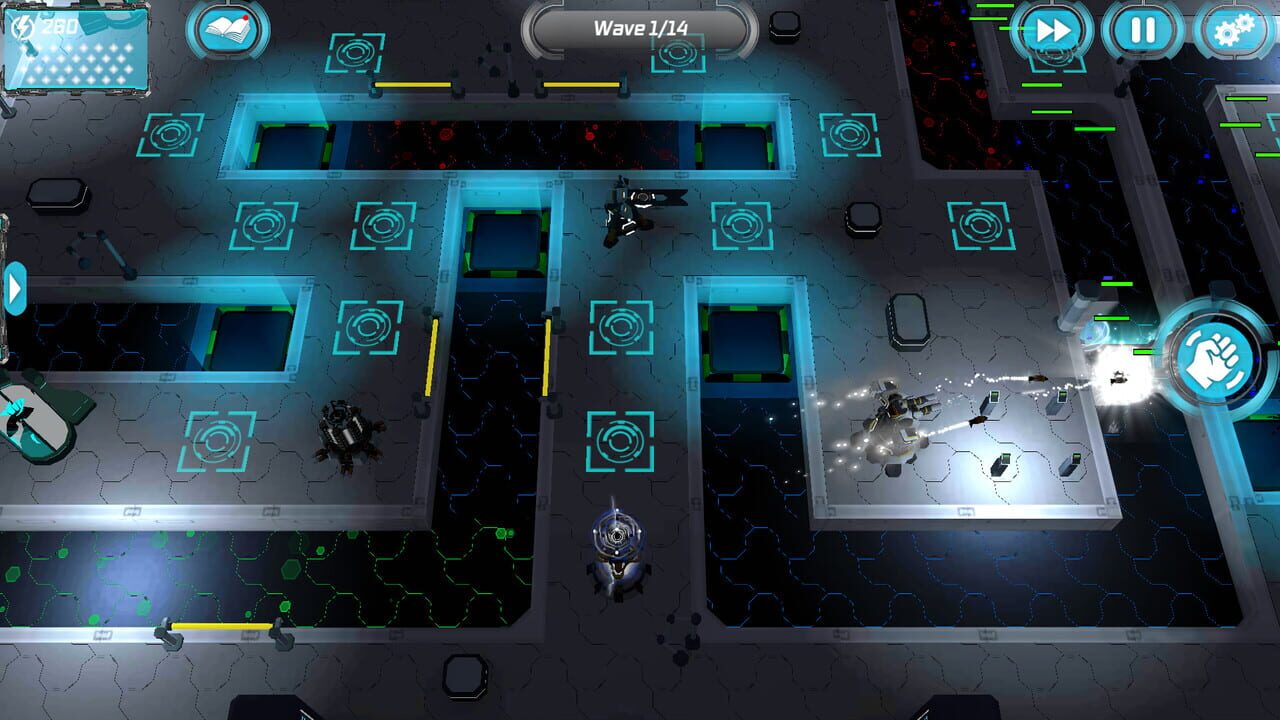Toggle the pause state of the battle
Image resolution: width=1280 pixels, height=720 pixels.
click(1142, 29)
